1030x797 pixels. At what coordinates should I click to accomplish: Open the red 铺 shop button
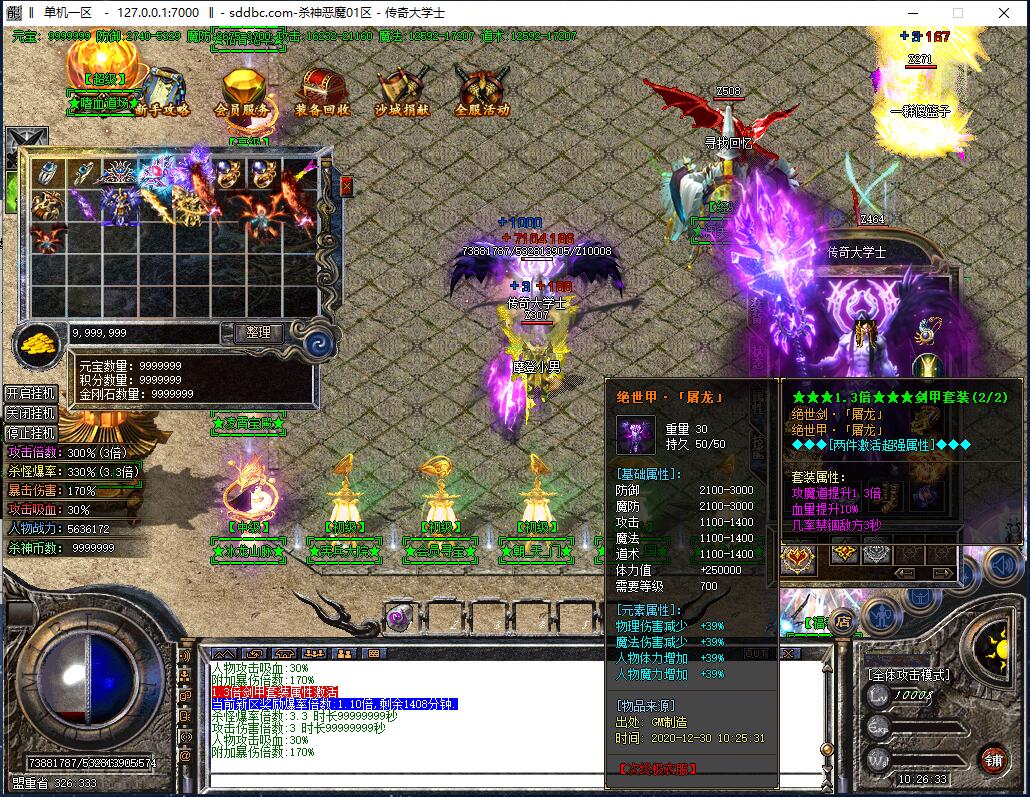tap(992, 759)
